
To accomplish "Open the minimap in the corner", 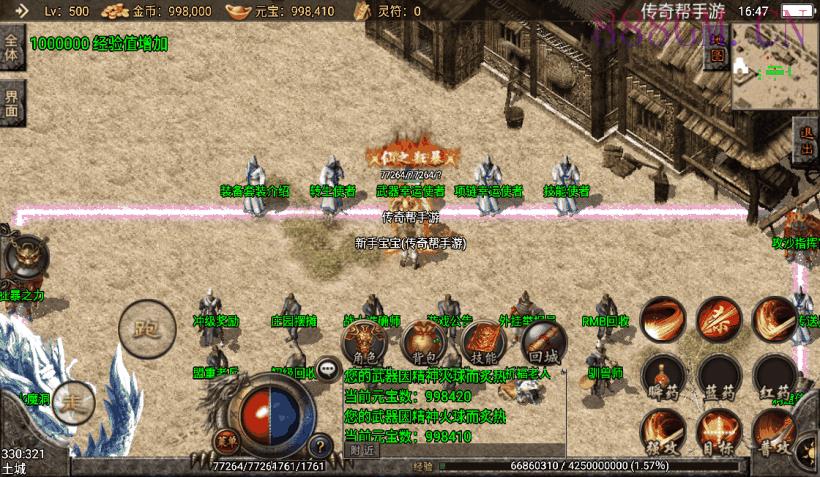I will [x=774, y=70].
